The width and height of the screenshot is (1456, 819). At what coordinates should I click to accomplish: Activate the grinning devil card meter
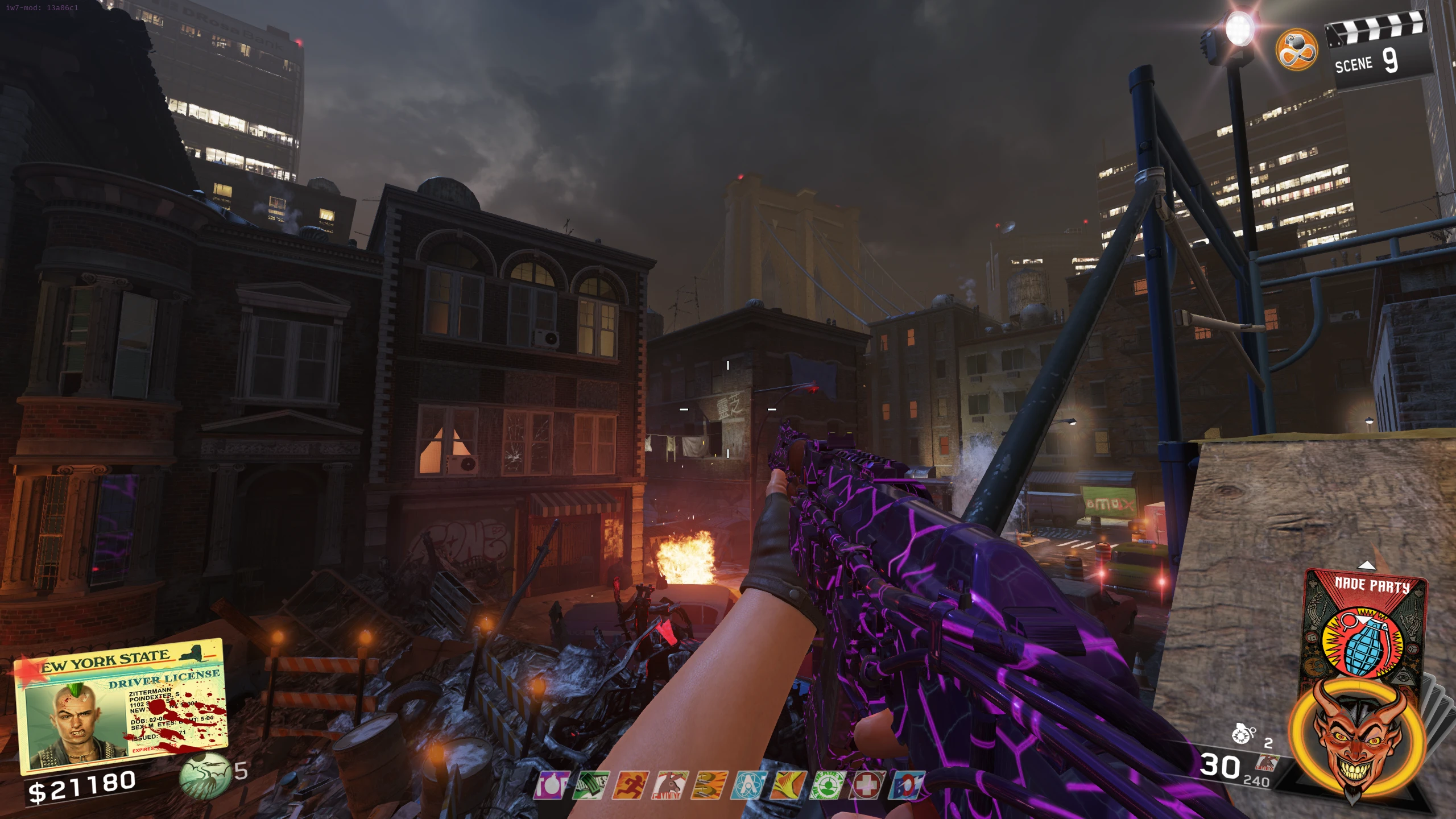(x=1358, y=739)
